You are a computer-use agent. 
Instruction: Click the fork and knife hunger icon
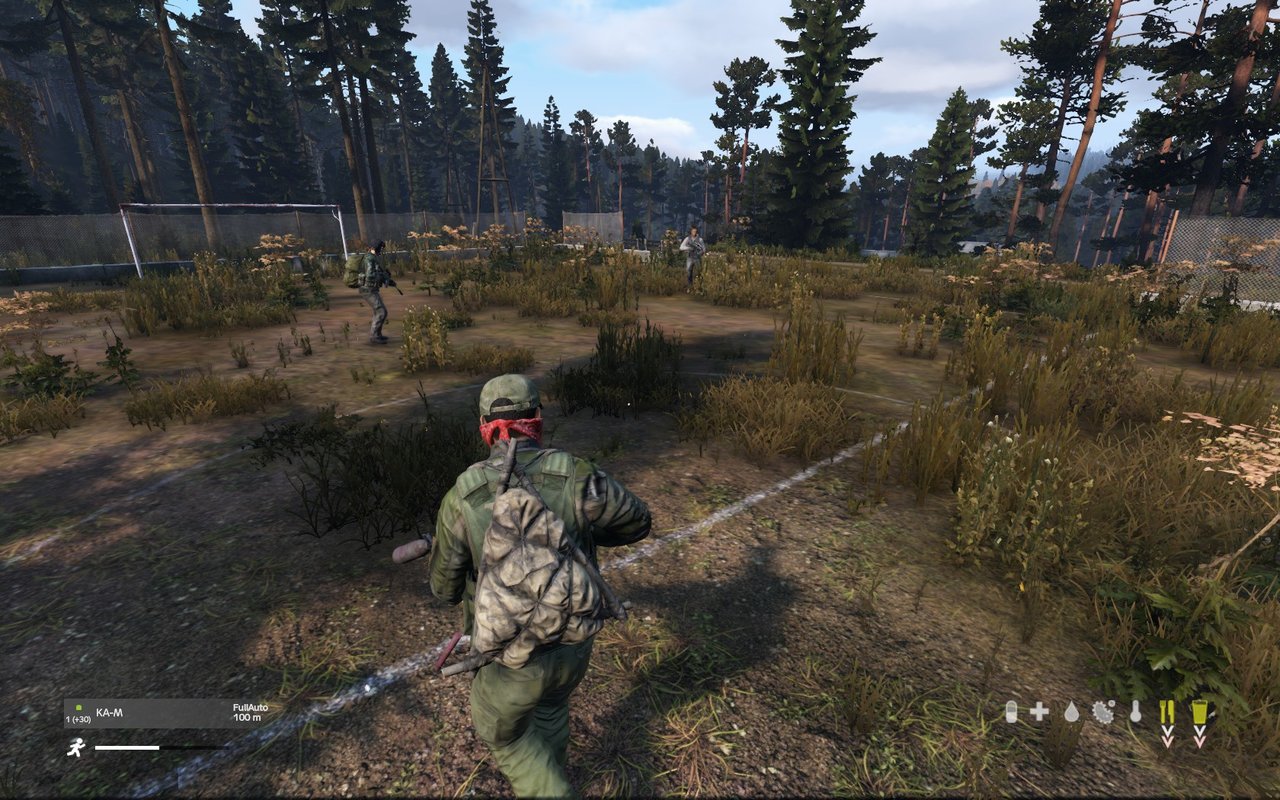tap(1168, 712)
